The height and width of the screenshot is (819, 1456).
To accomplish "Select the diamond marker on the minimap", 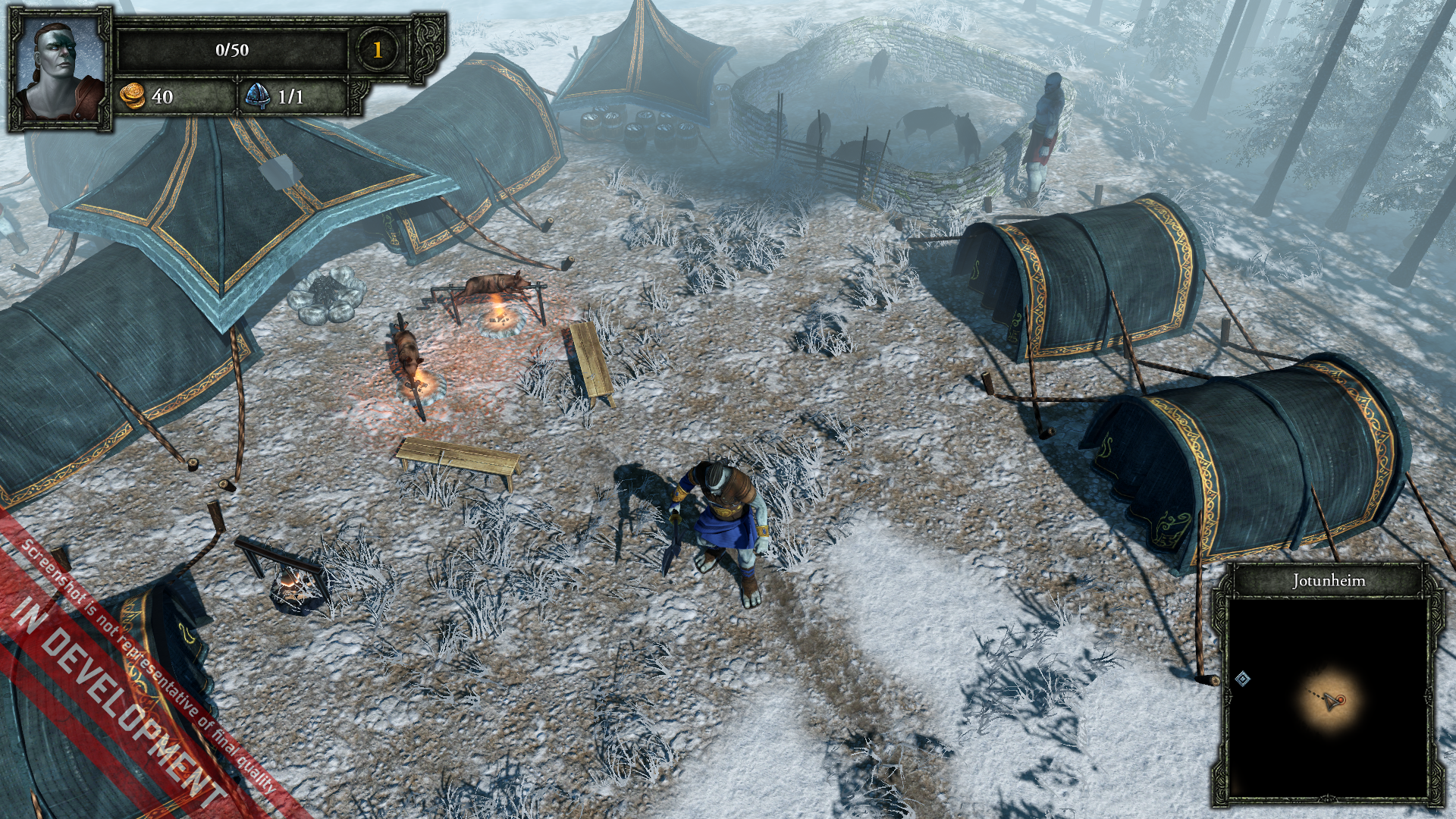I will (x=1242, y=679).
